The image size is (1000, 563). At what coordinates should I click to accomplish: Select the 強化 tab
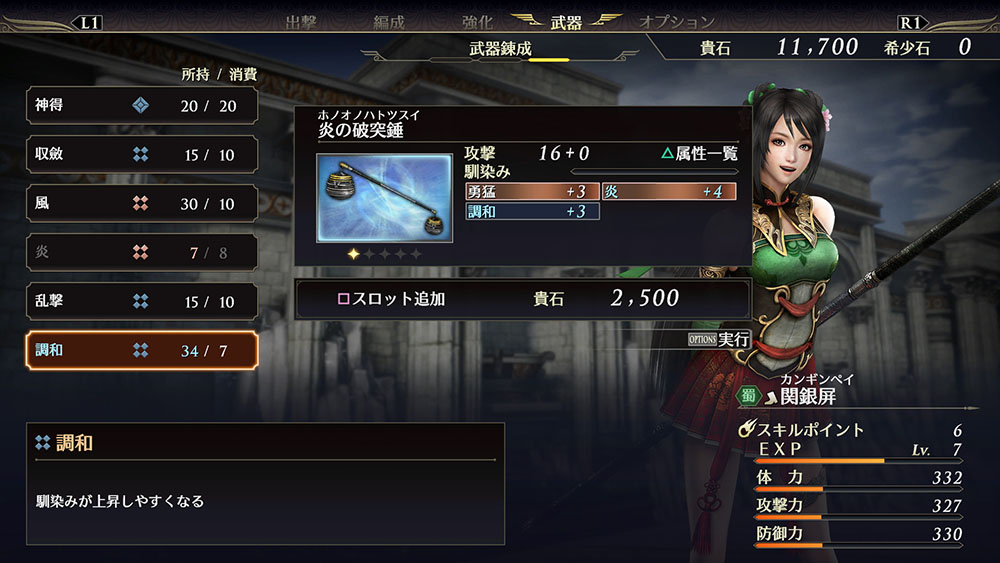[x=476, y=22]
